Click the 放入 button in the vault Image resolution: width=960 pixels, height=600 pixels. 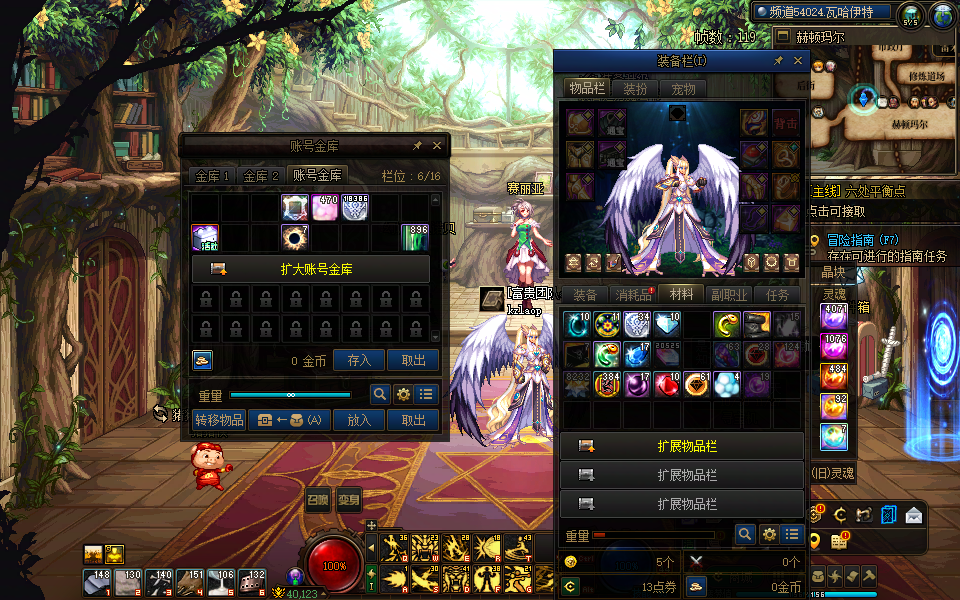point(359,420)
